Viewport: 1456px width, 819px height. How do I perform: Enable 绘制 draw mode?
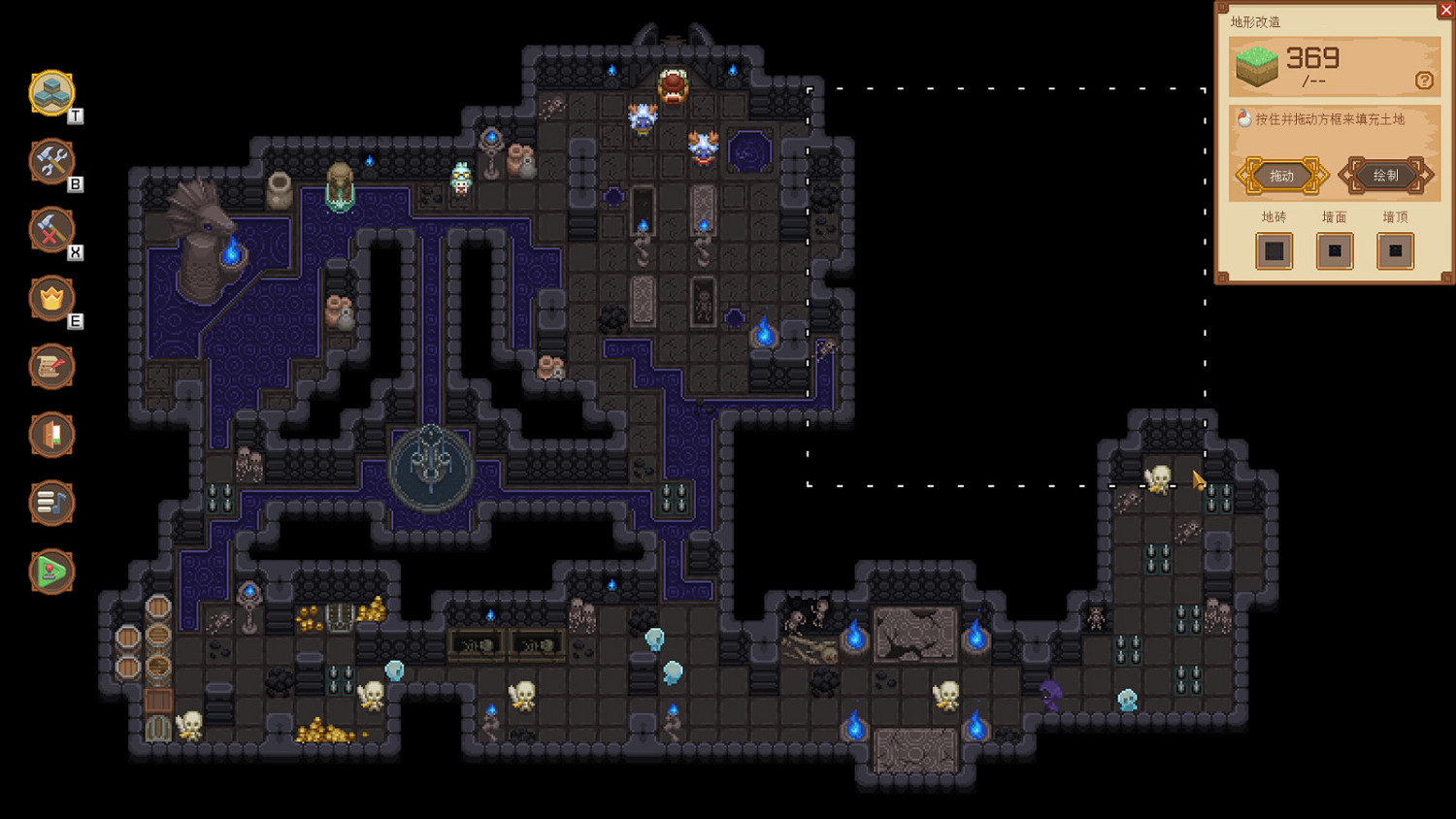1385,176
